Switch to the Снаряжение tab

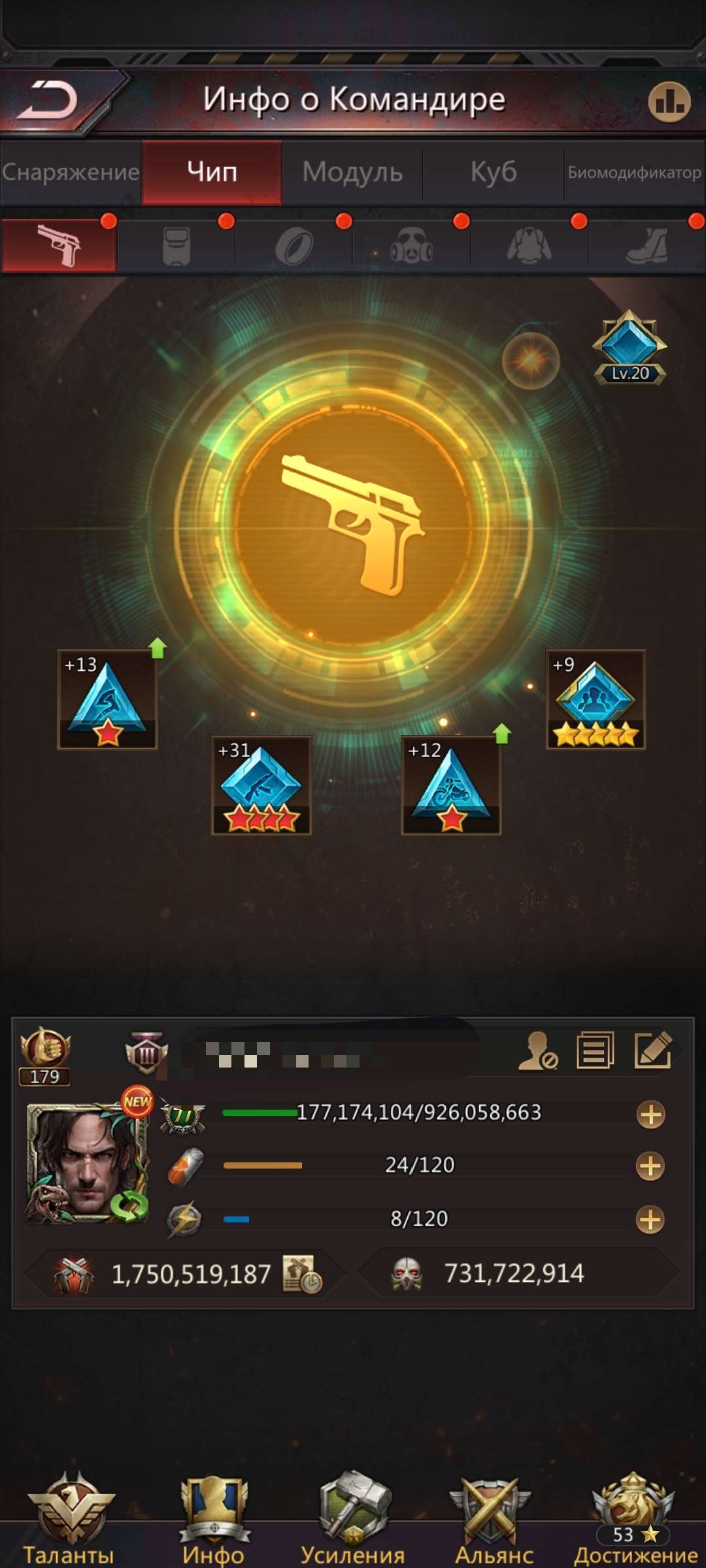[71, 172]
